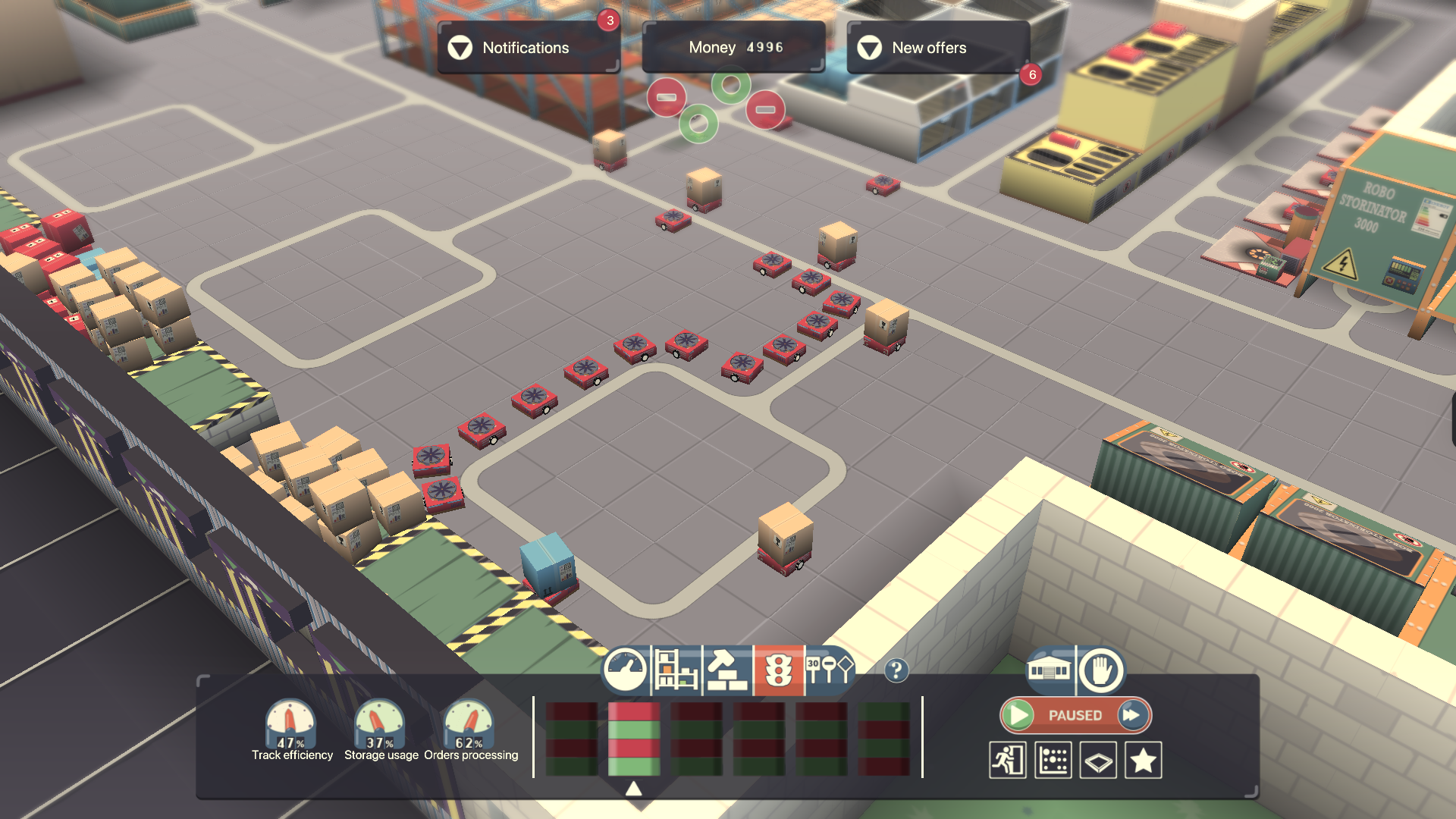Open the Notifications dropdown
This screenshot has width=1456, height=819.
coord(529,48)
